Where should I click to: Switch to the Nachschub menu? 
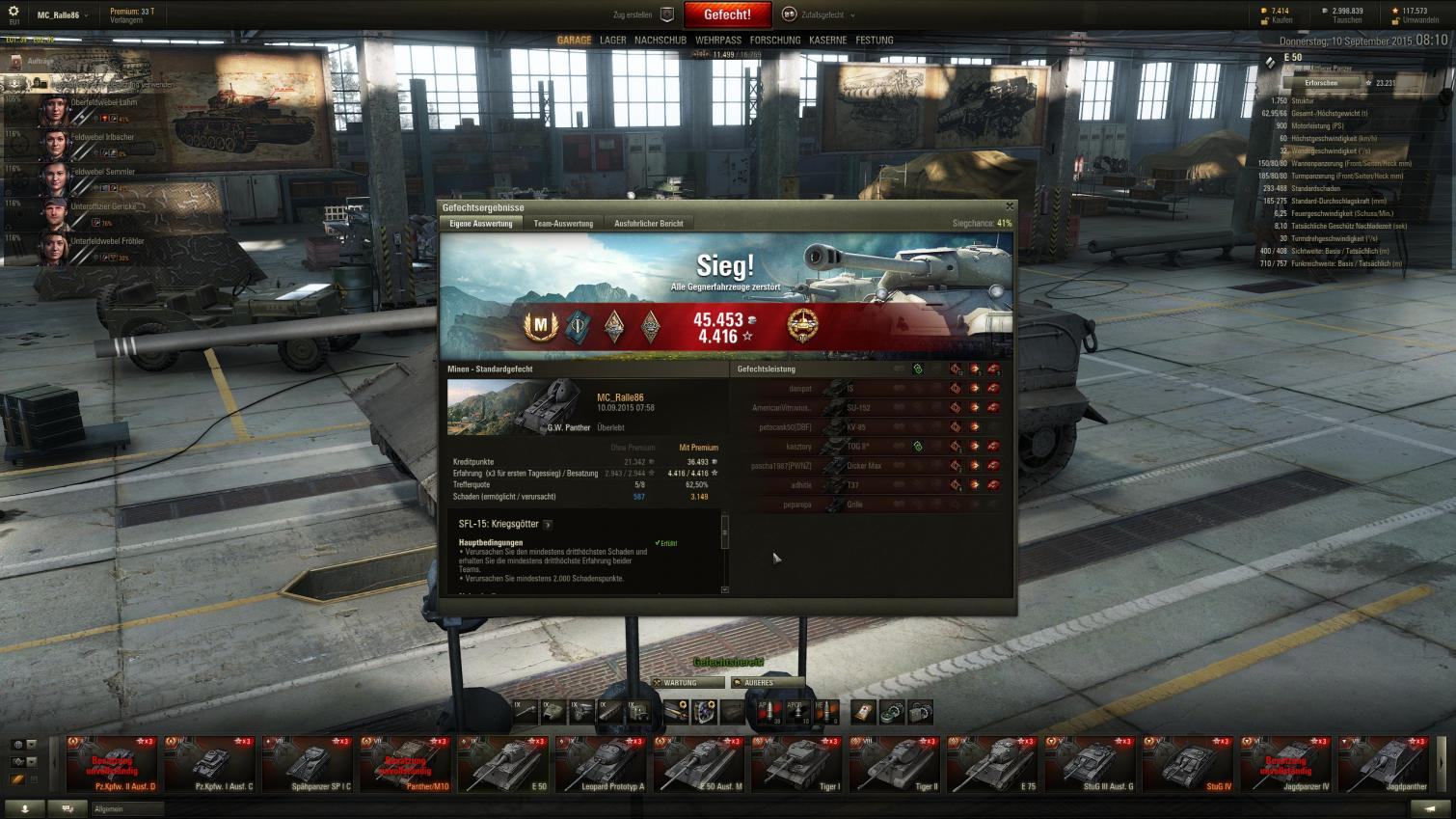point(661,41)
